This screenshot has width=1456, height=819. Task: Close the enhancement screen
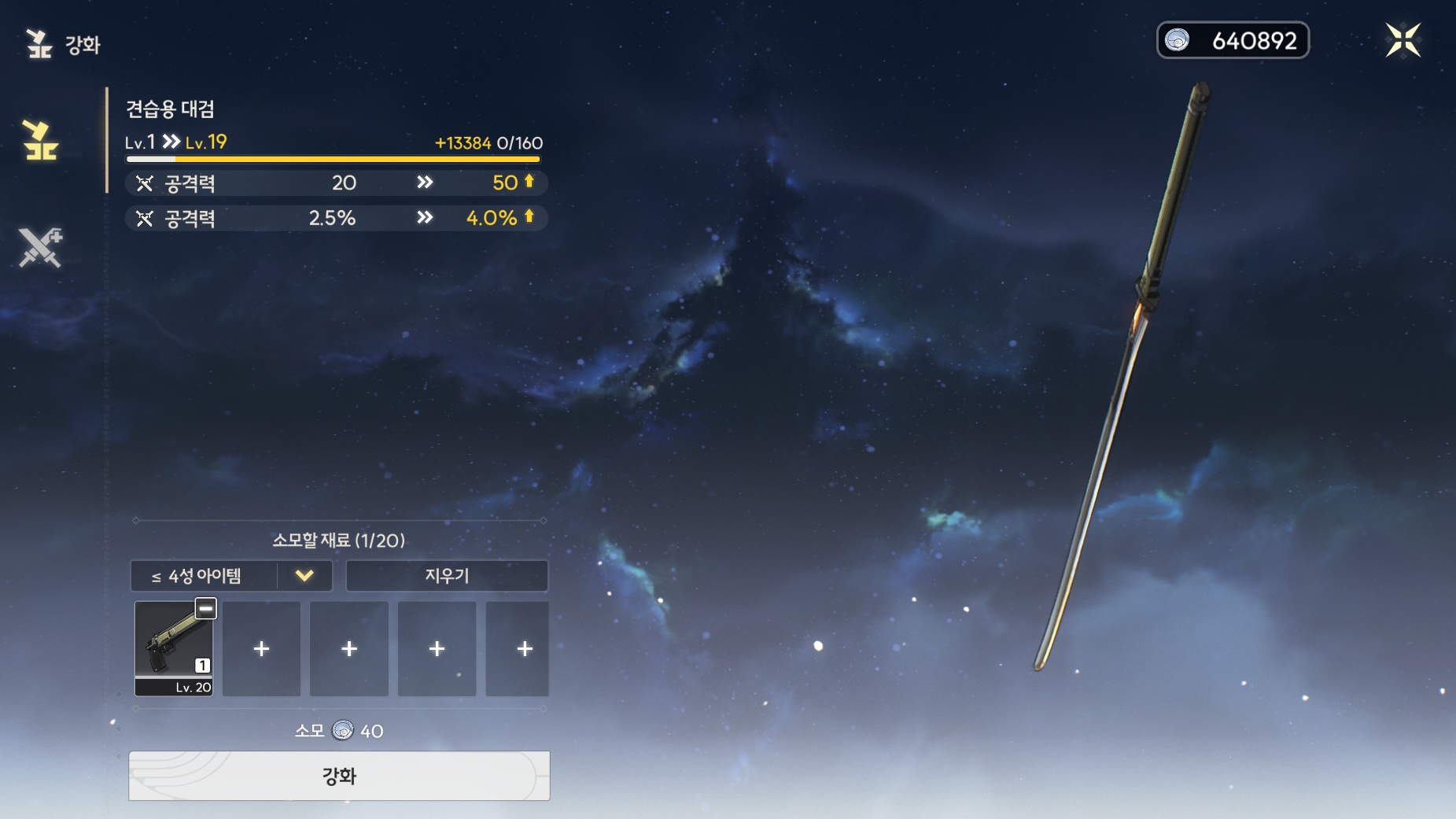pyautogui.click(x=1403, y=40)
